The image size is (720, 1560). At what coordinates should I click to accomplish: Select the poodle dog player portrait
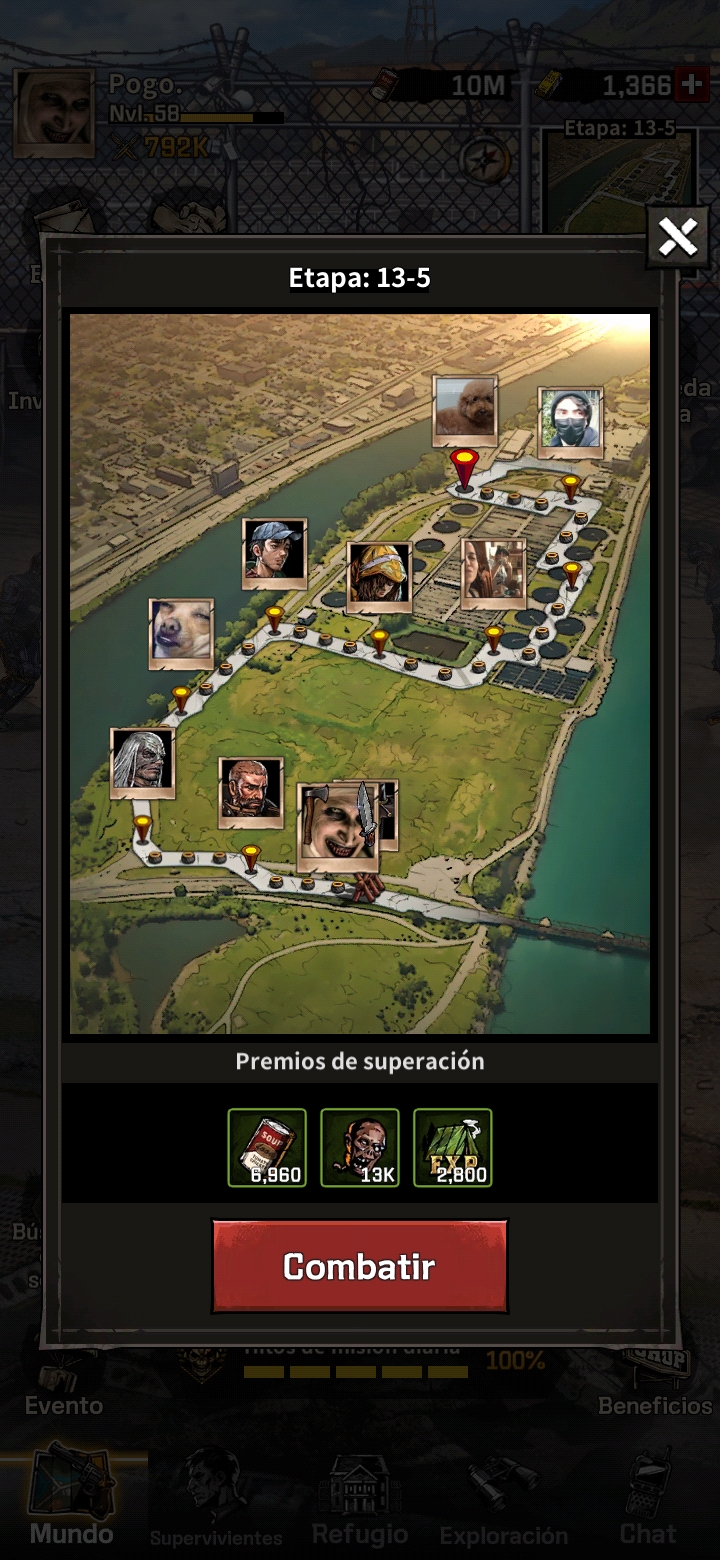click(465, 409)
